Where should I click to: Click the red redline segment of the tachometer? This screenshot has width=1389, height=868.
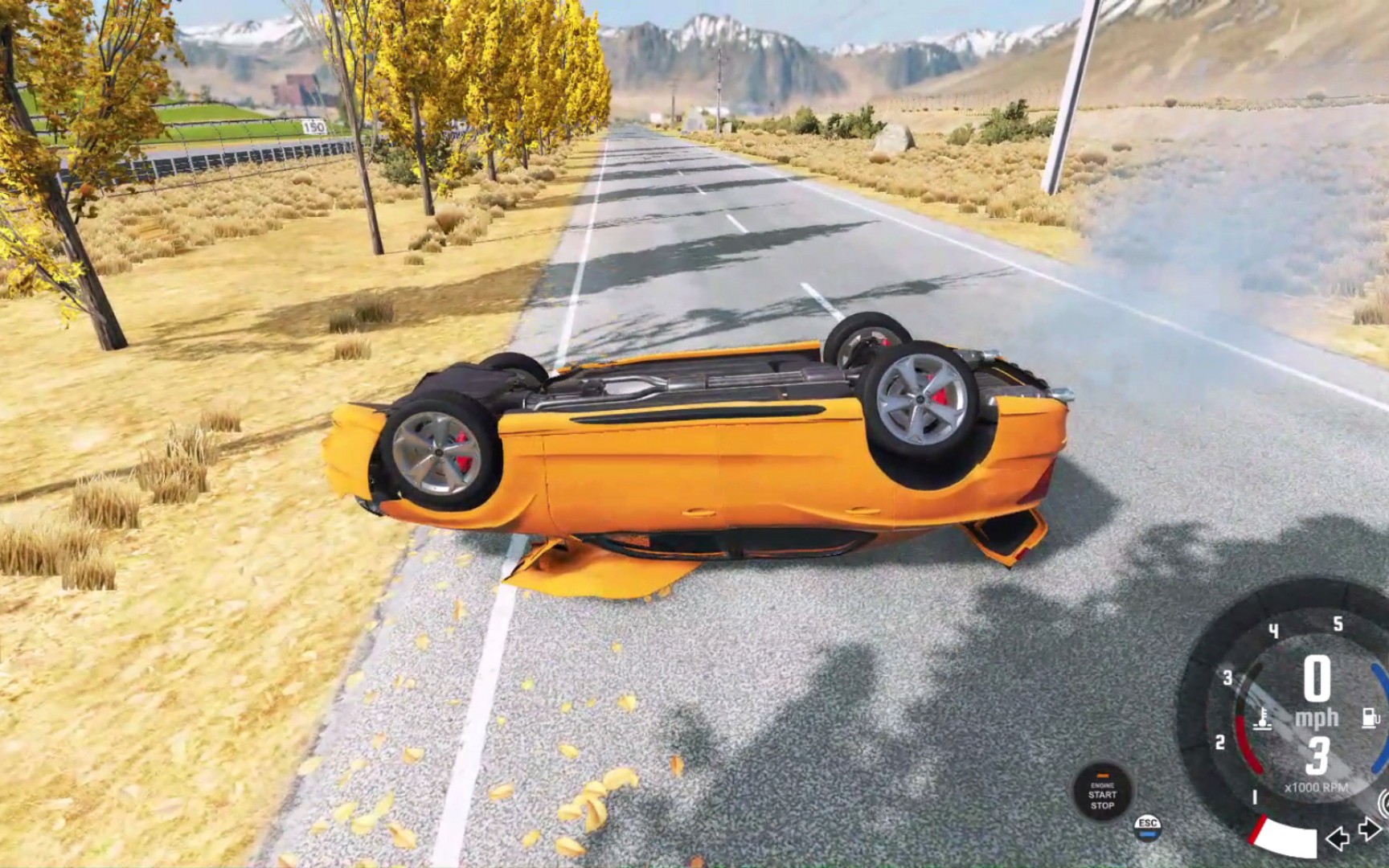click(x=1248, y=745)
